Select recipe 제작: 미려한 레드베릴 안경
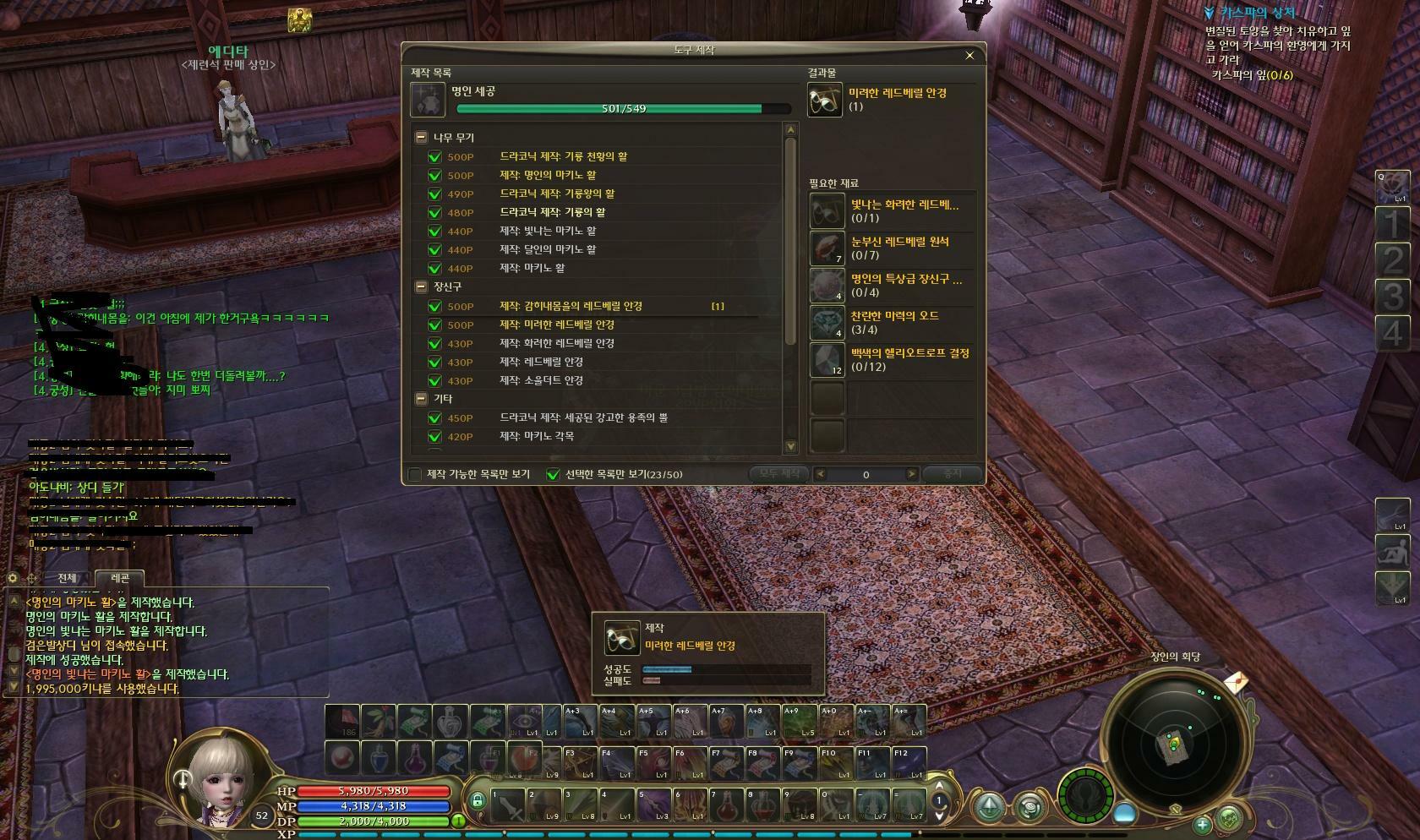 [x=556, y=325]
